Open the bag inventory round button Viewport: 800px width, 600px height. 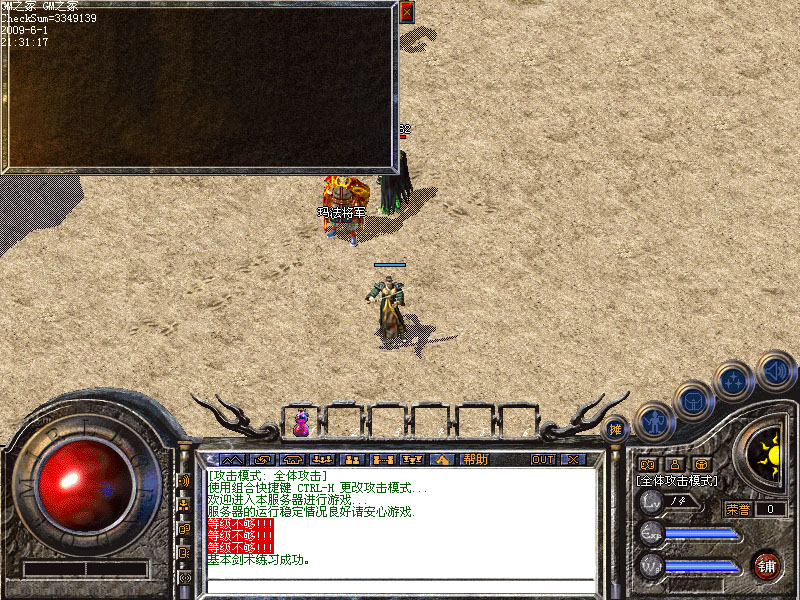[x=692, y=401]
